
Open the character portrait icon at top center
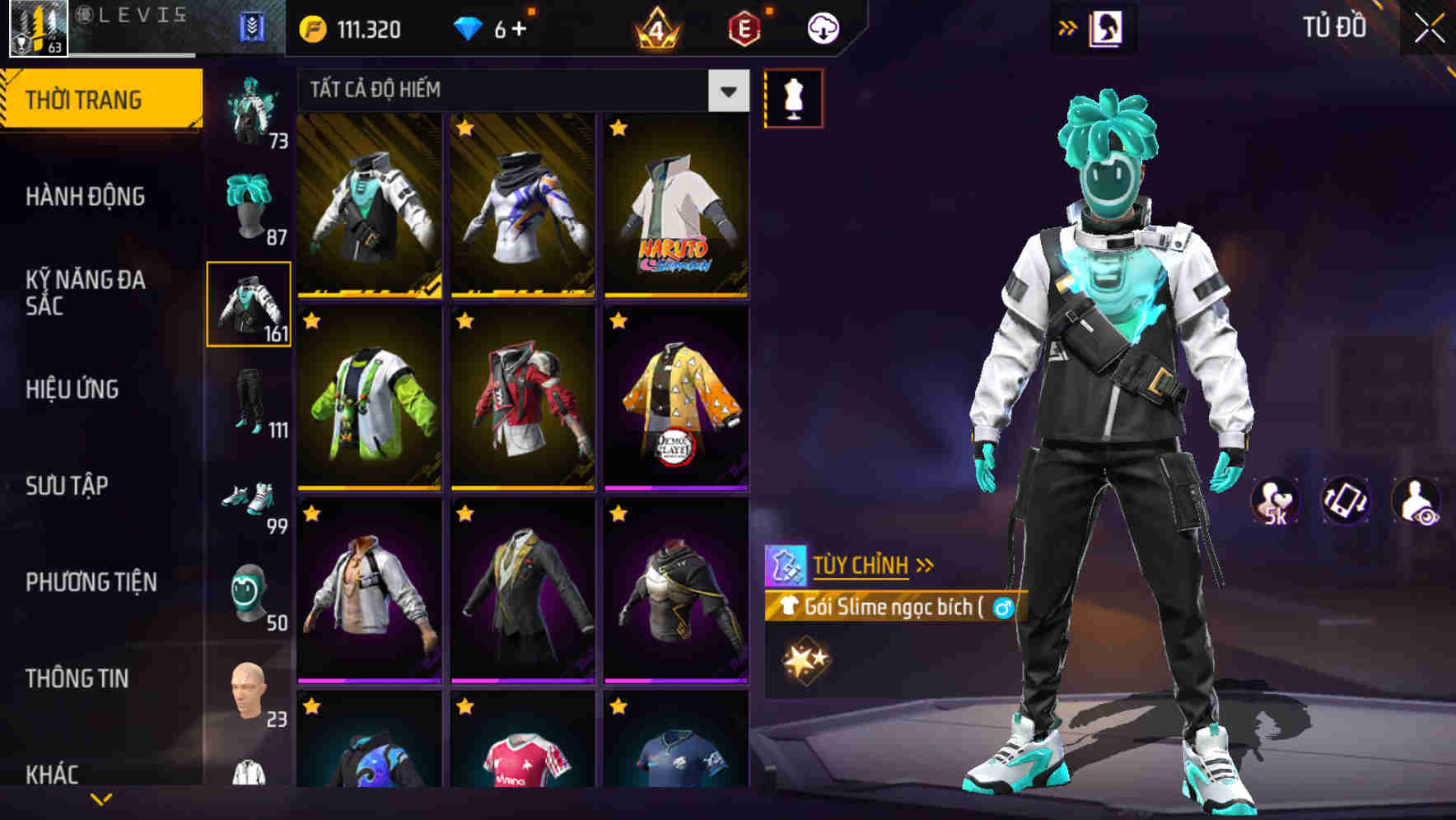point(1108,27)
